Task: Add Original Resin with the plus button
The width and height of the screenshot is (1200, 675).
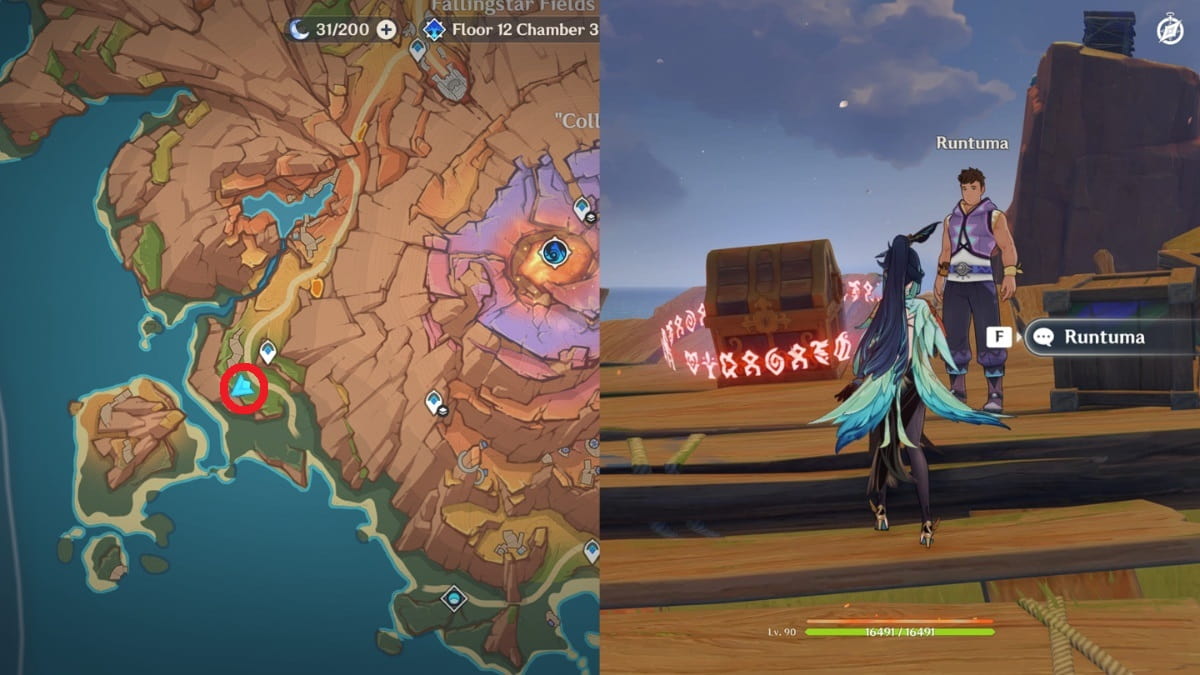Action: pyautogui.click(x=386, y=29)
